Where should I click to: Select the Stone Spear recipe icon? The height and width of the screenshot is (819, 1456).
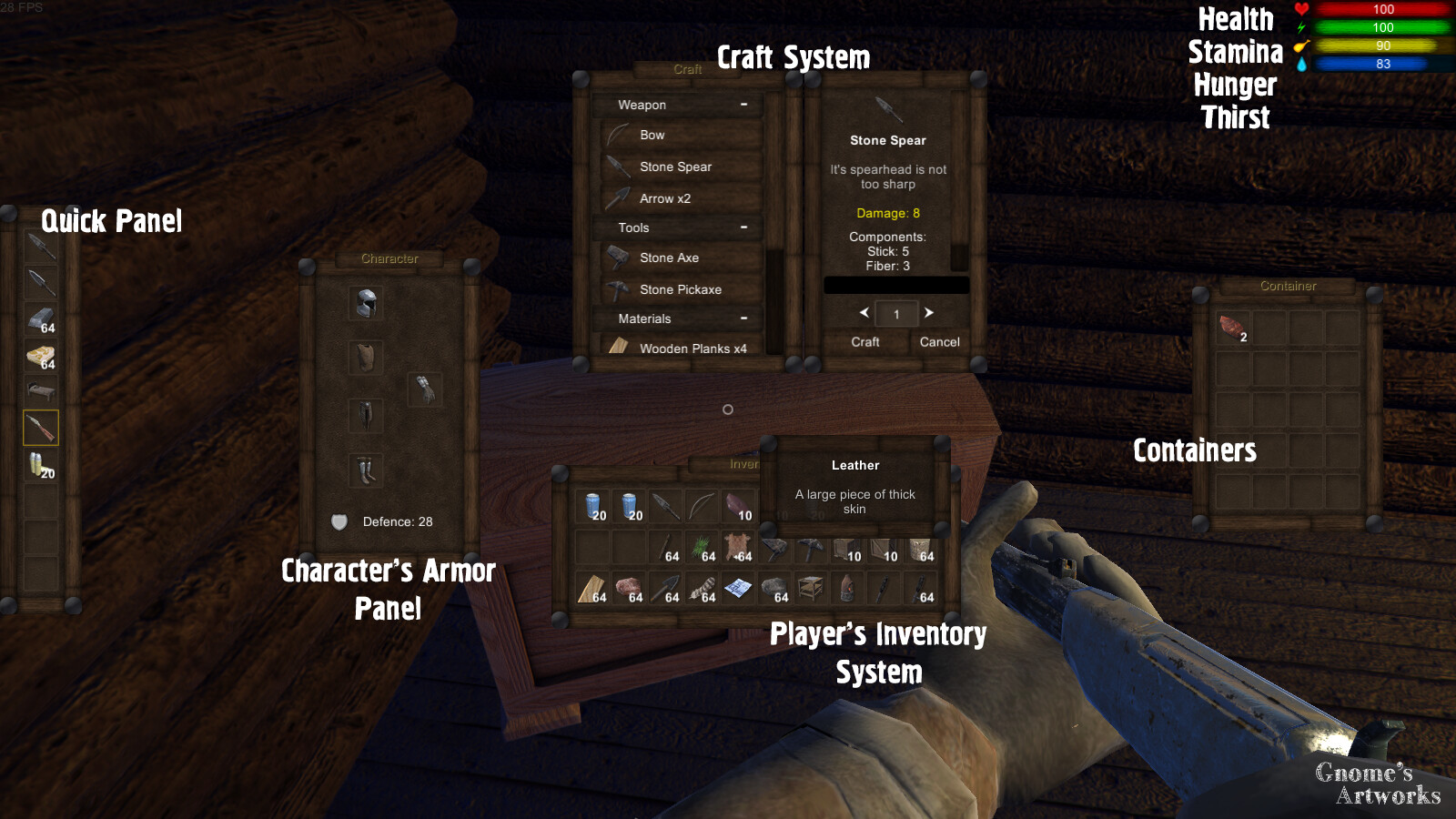617,167
